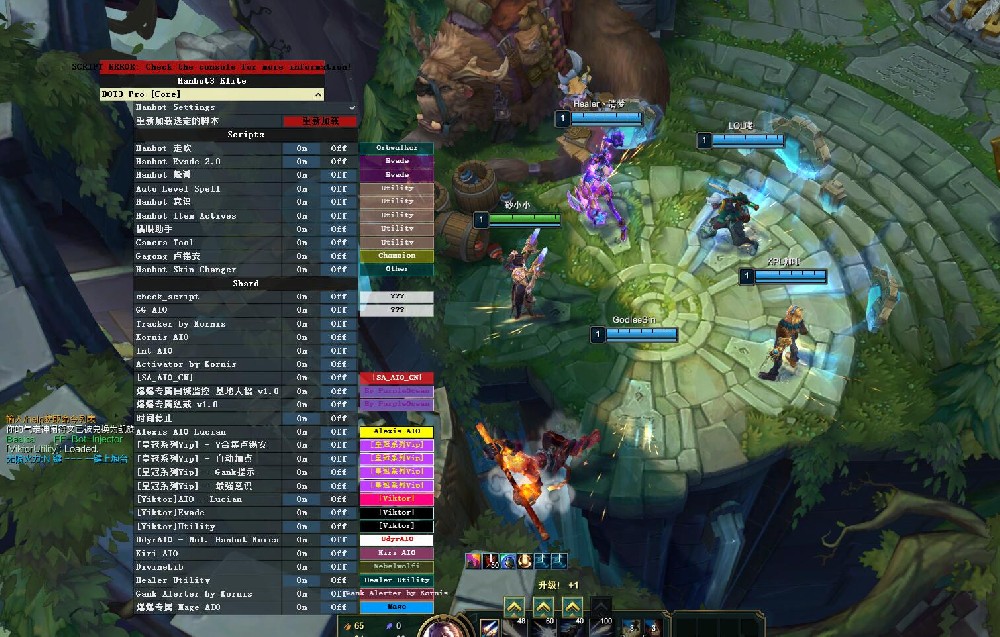Open the green Orbwalker tag button
Screen dimensions: 1000x637
pos(396,148)
